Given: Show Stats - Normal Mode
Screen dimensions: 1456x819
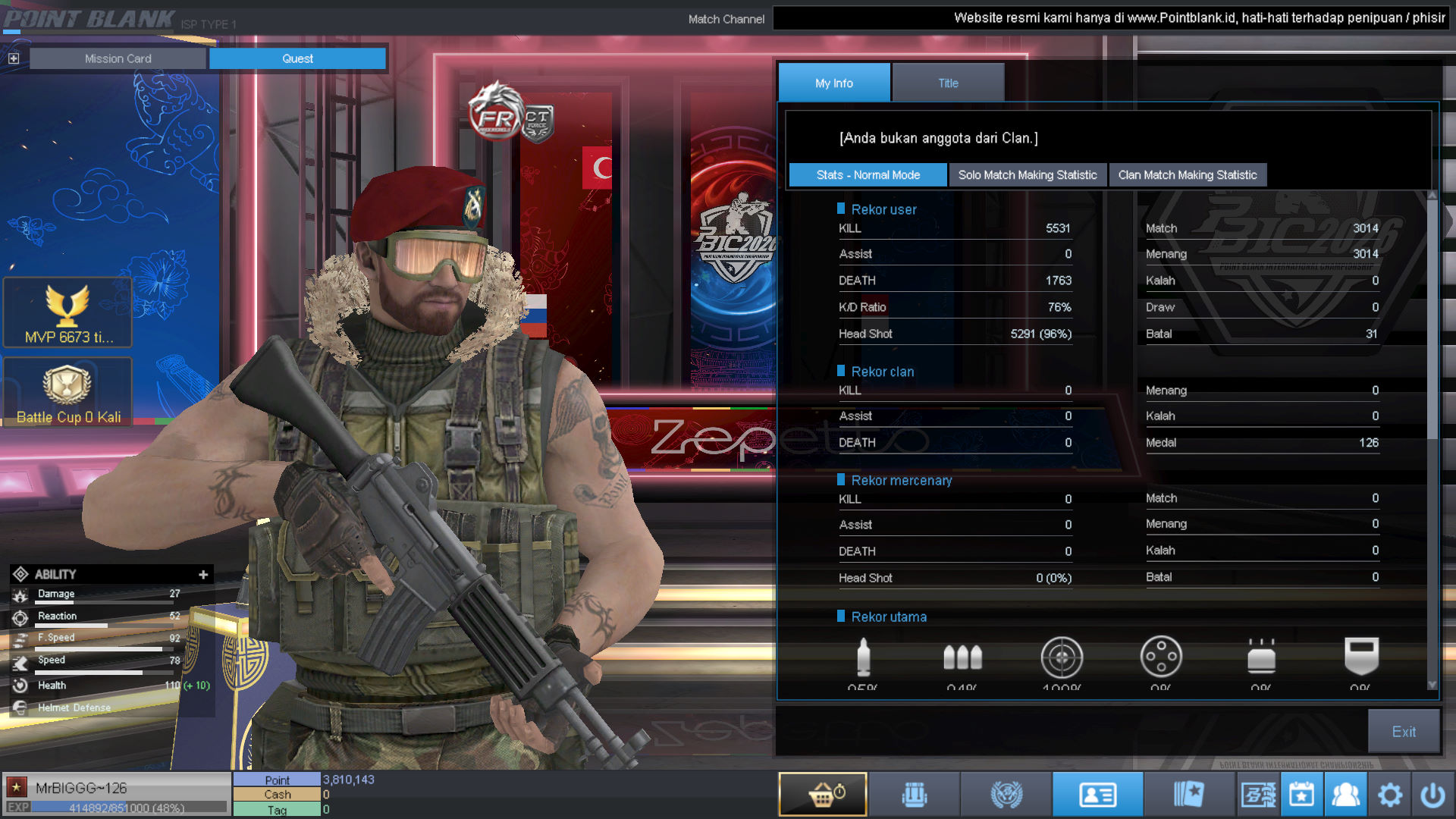Looking at the screenshot, I should (868, 175).
